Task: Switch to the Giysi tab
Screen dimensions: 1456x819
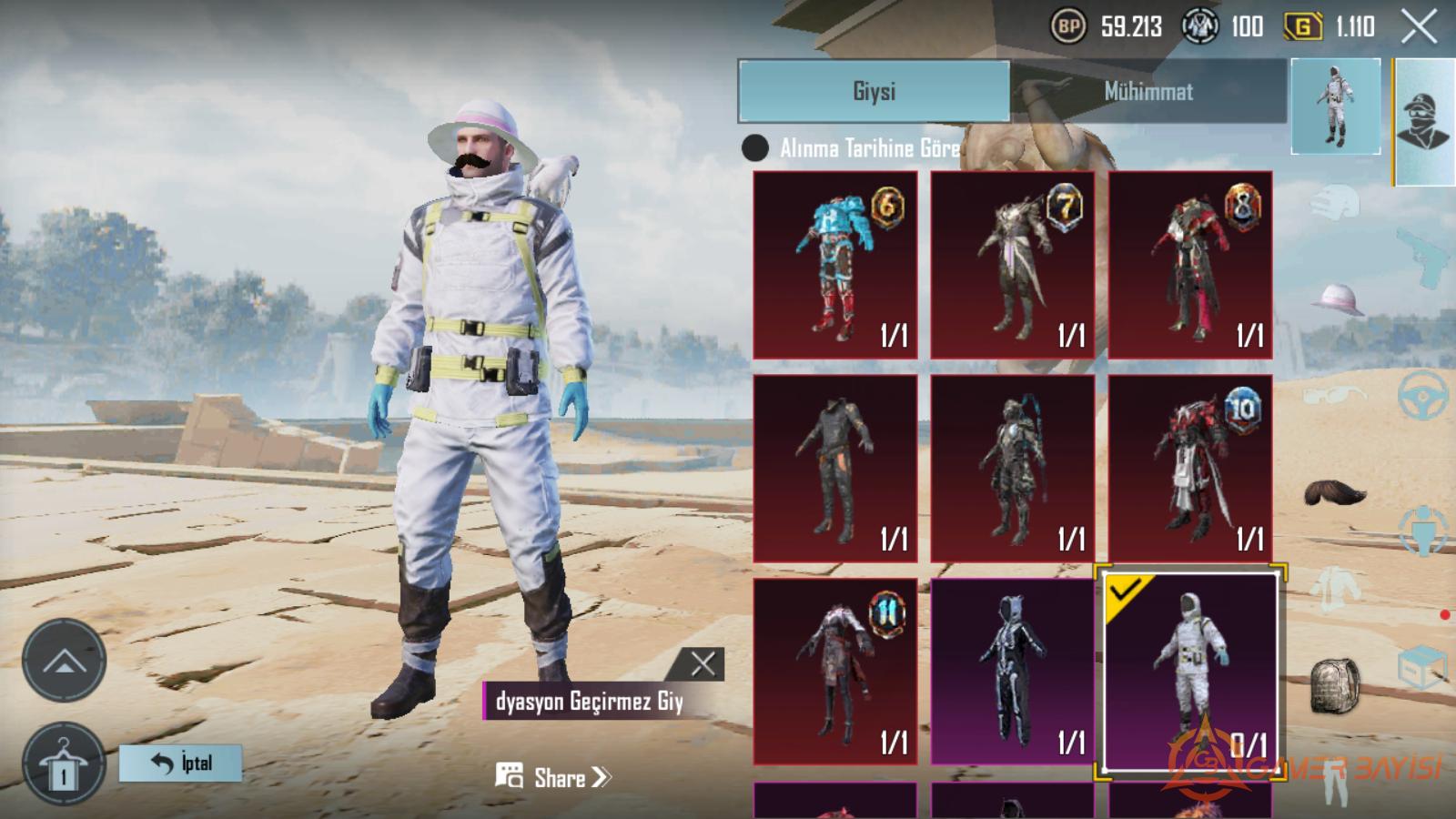Action: 874,91
